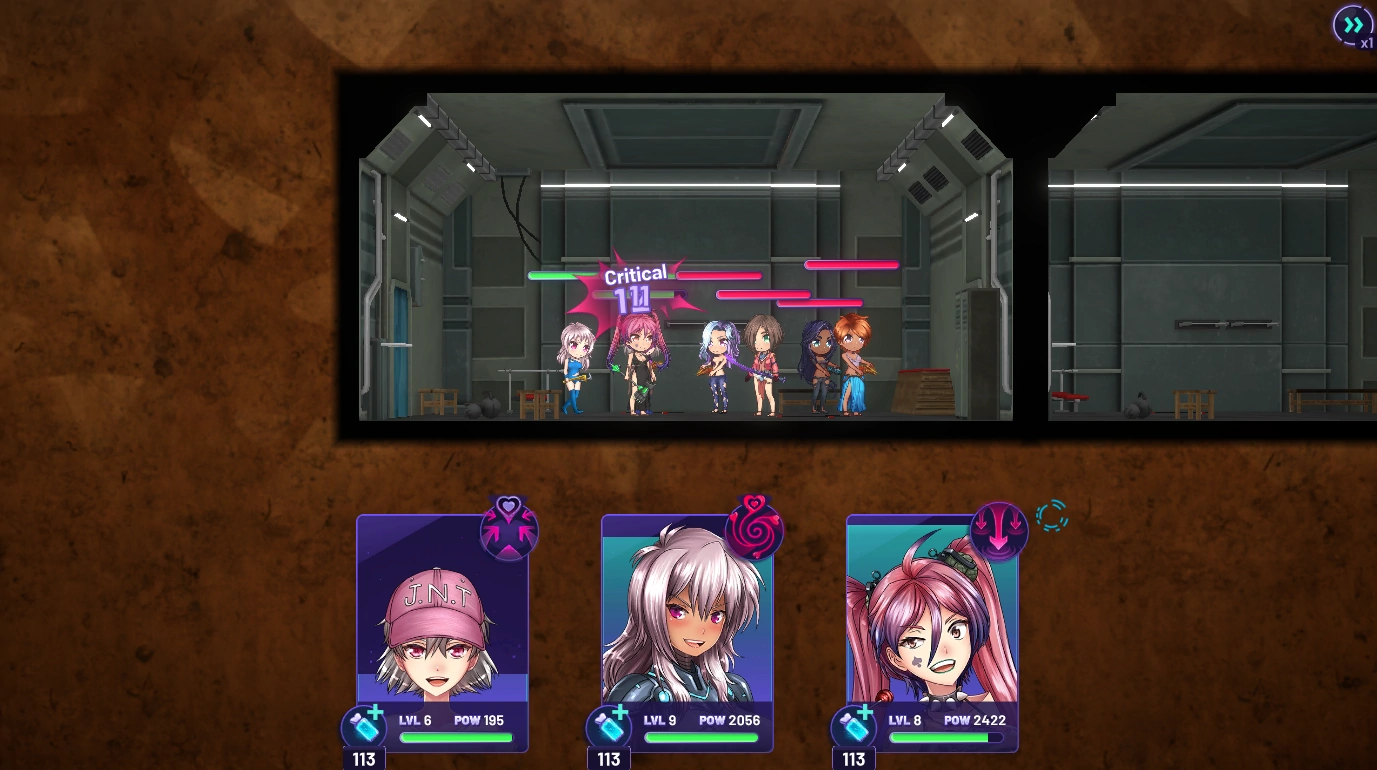The height and width of the screenshot is (770, 1377).
Task: Select the silver-haired level 9 character card
Action: [x=687, y=620]
